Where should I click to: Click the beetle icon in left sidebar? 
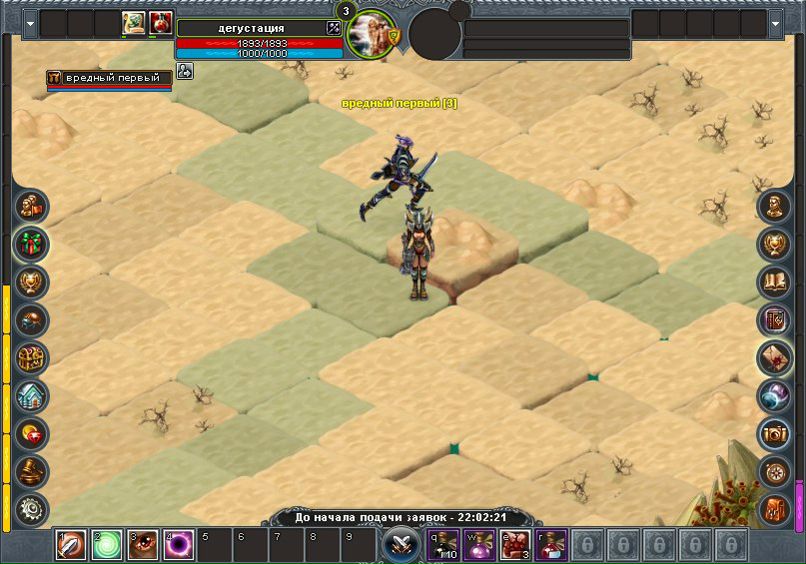click(x=32, y=320)
